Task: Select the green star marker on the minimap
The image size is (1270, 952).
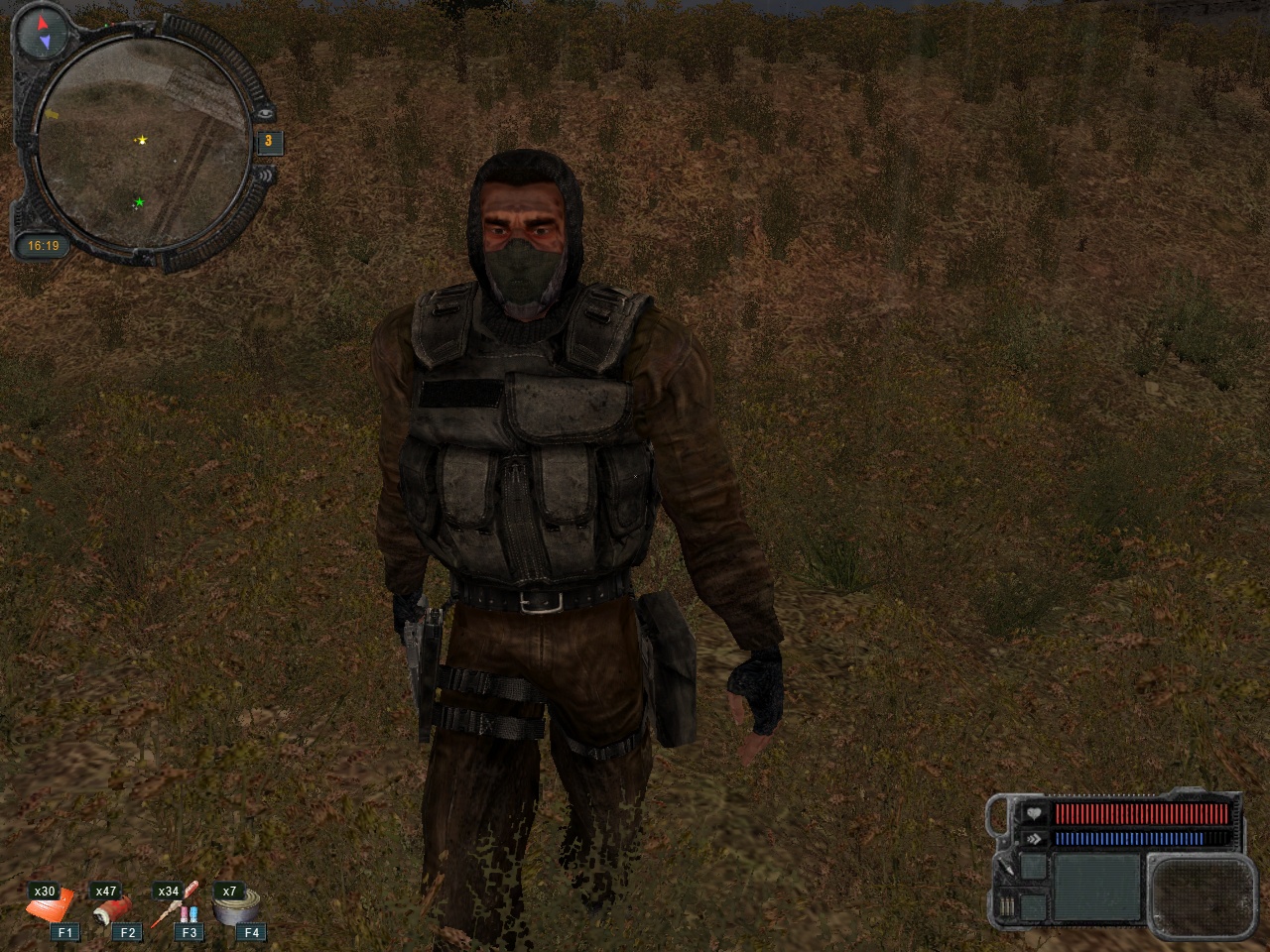Action: point(139,203)
